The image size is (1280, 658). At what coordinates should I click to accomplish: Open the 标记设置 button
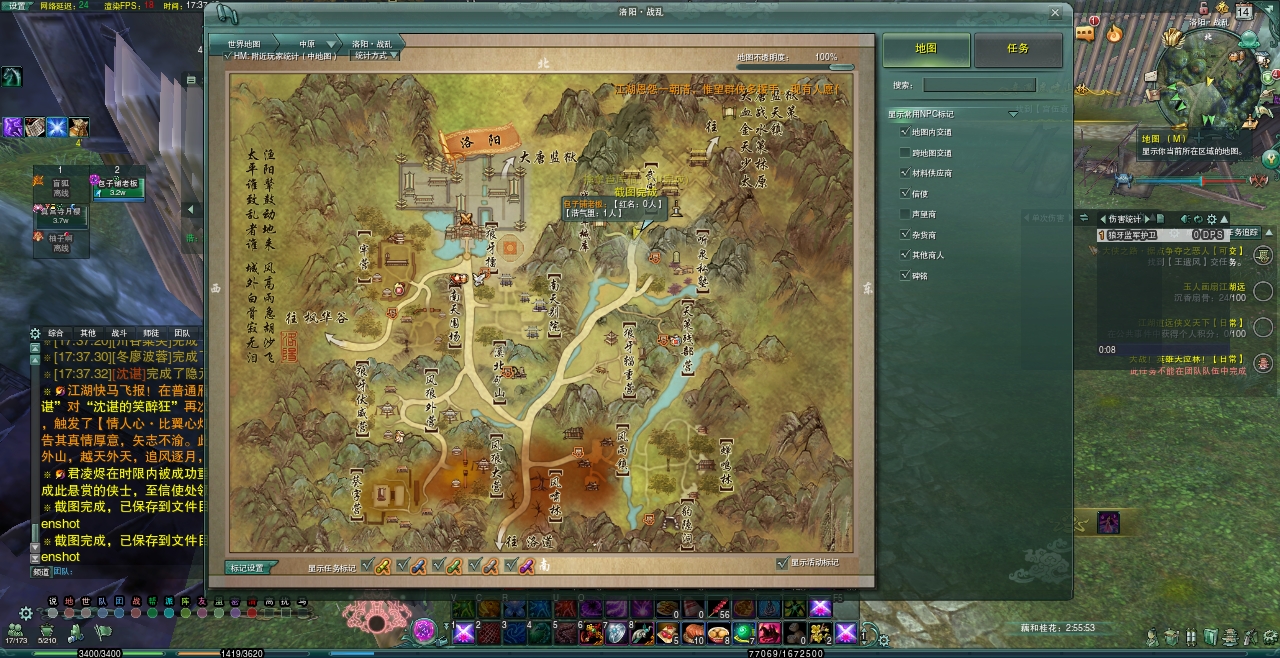[247, 568]
